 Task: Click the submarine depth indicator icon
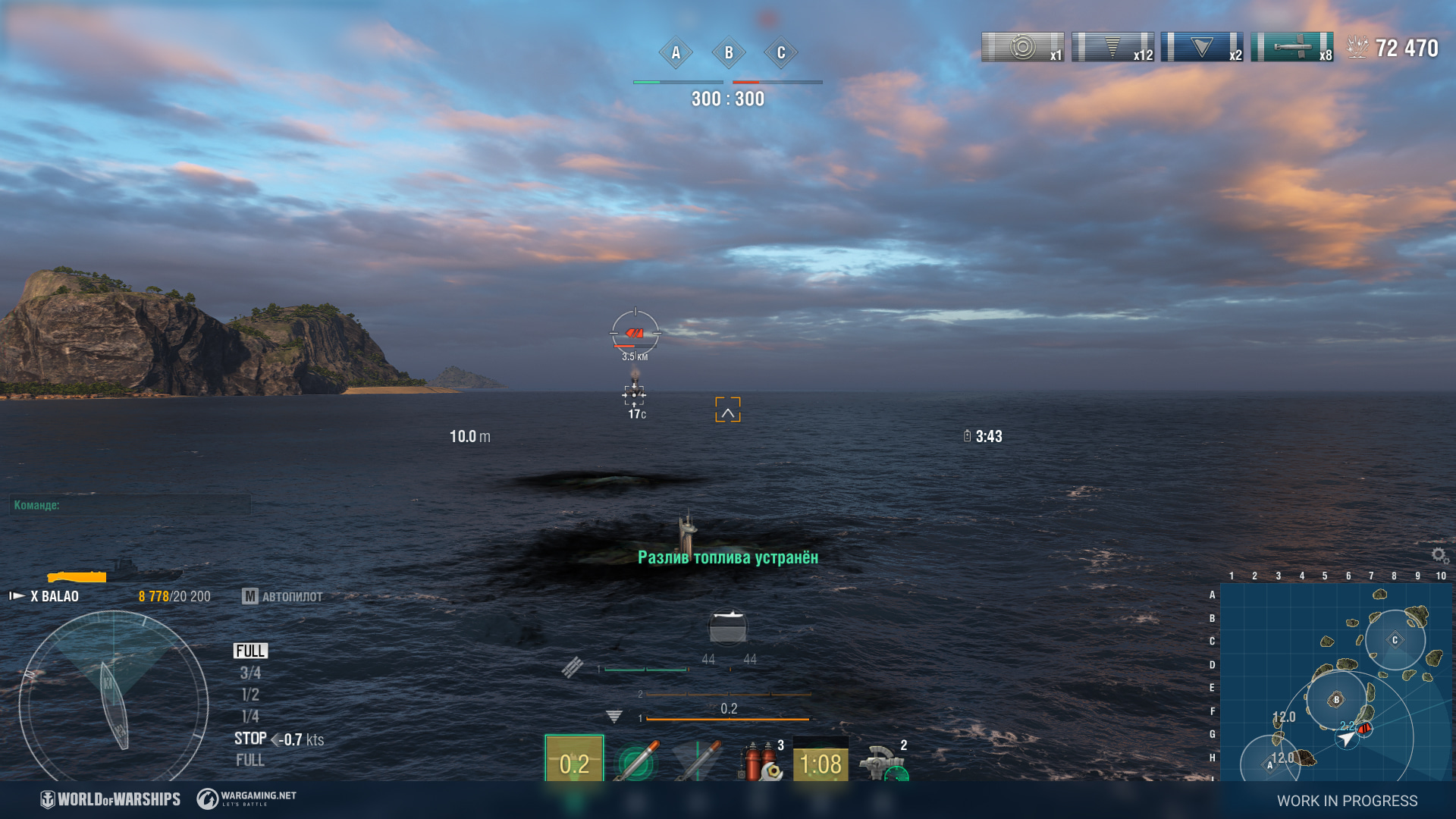tap(613, 717)
